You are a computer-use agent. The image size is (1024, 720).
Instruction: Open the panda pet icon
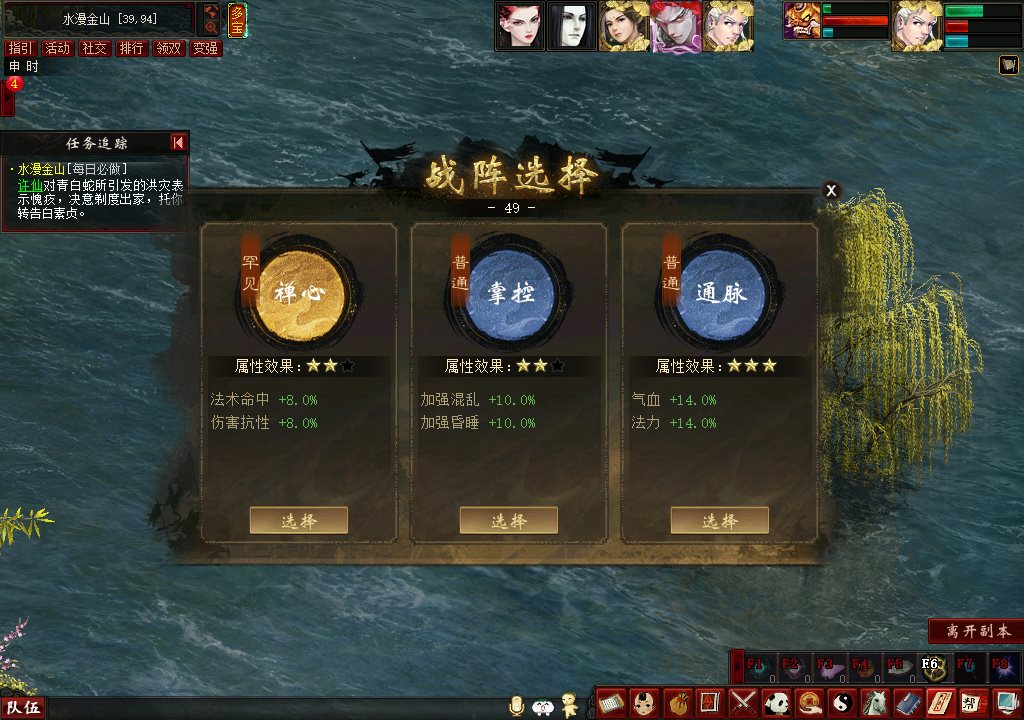click(x=777, y=703)
